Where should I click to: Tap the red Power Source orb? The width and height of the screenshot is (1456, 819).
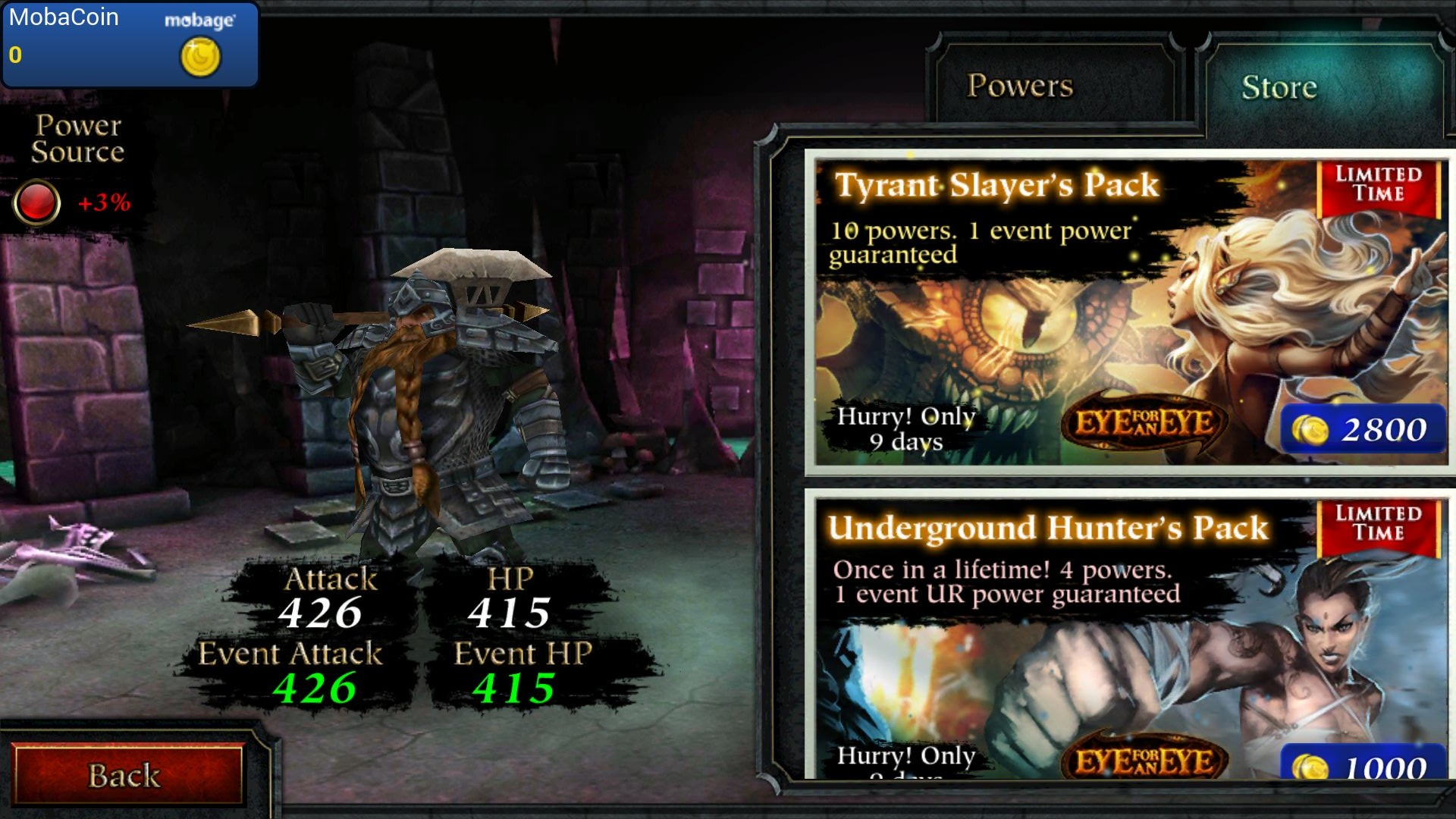pos(36,202)
